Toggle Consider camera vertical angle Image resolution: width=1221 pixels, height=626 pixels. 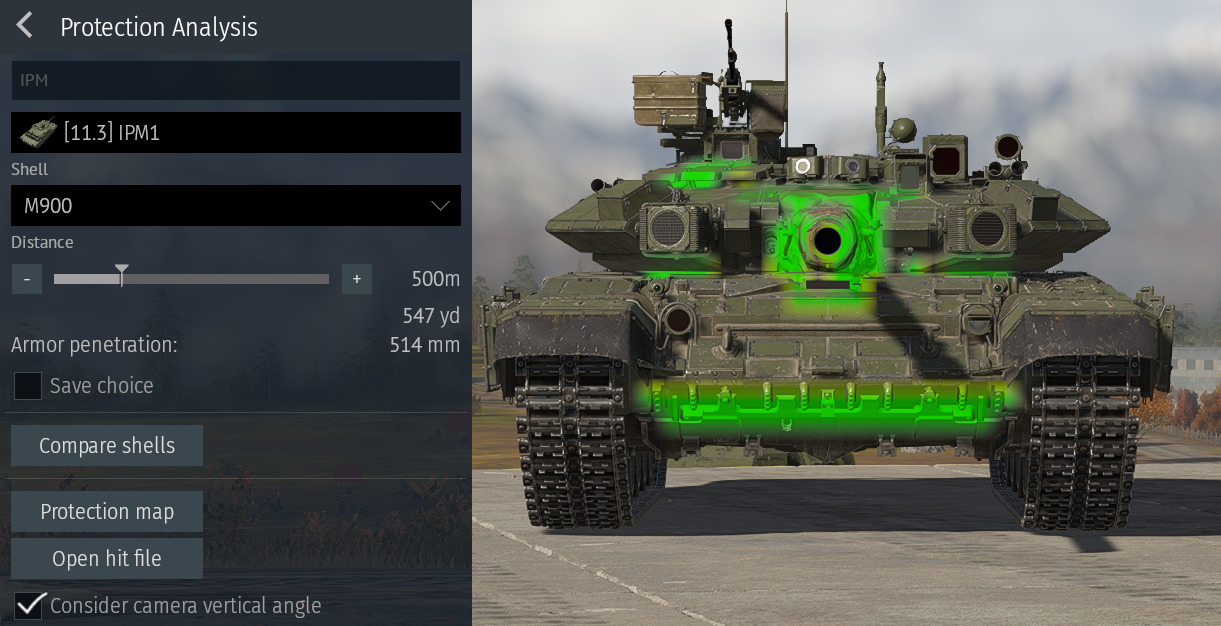(29, 605)
